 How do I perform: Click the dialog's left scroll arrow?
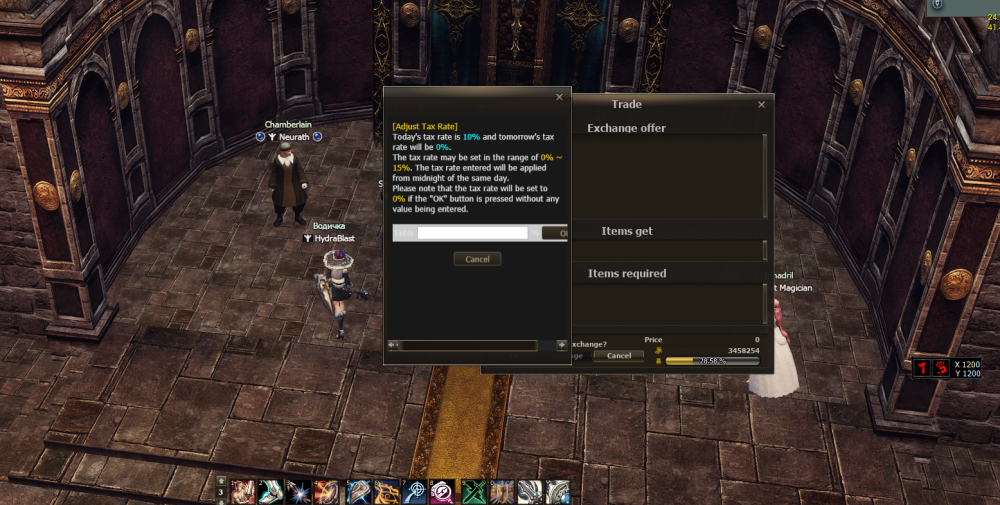tap(394, 345)
